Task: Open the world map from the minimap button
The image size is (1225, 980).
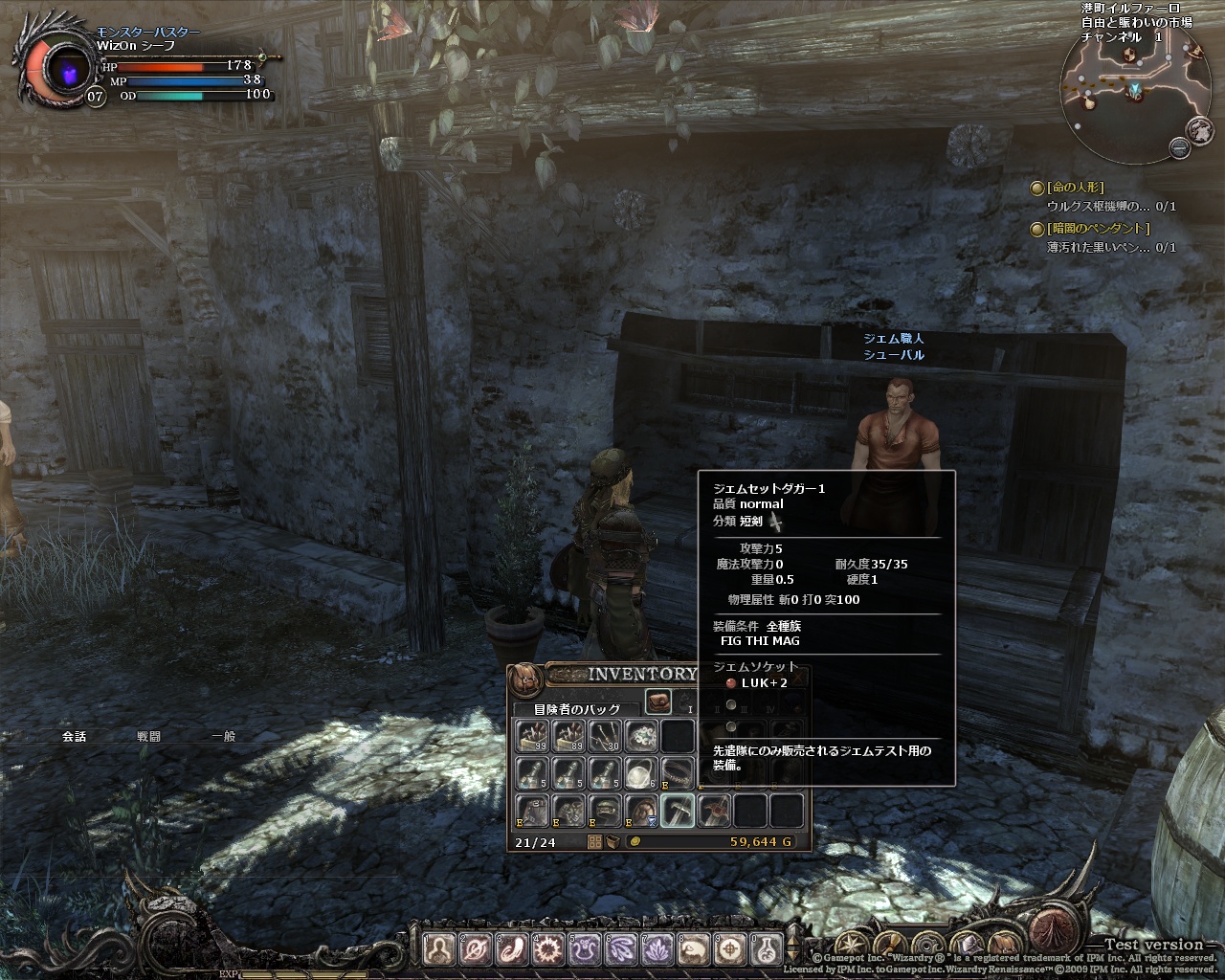Action: click(x=1200, y=130)
